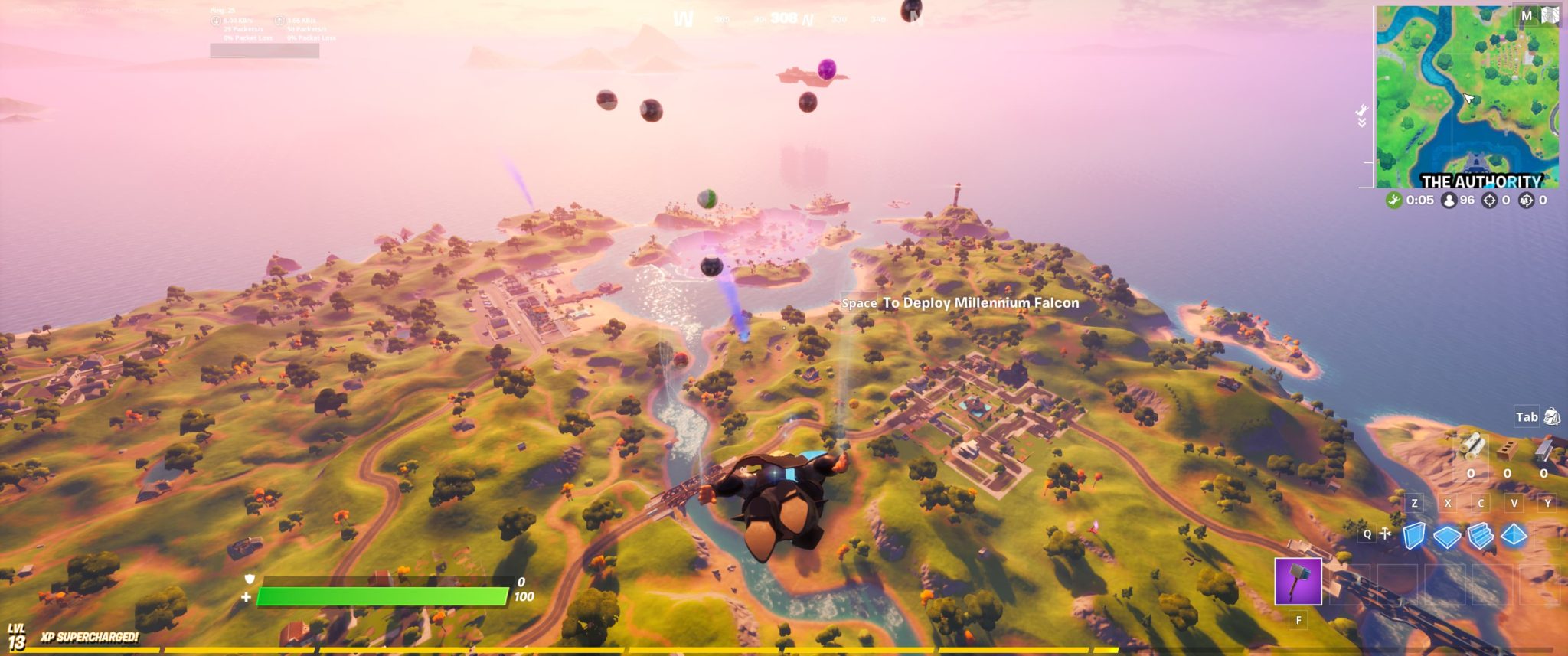The image size is (1568, 656).
Task: Click the players remaining icon showing 96
Action: pyautogui.click(x=1449, y=200)
